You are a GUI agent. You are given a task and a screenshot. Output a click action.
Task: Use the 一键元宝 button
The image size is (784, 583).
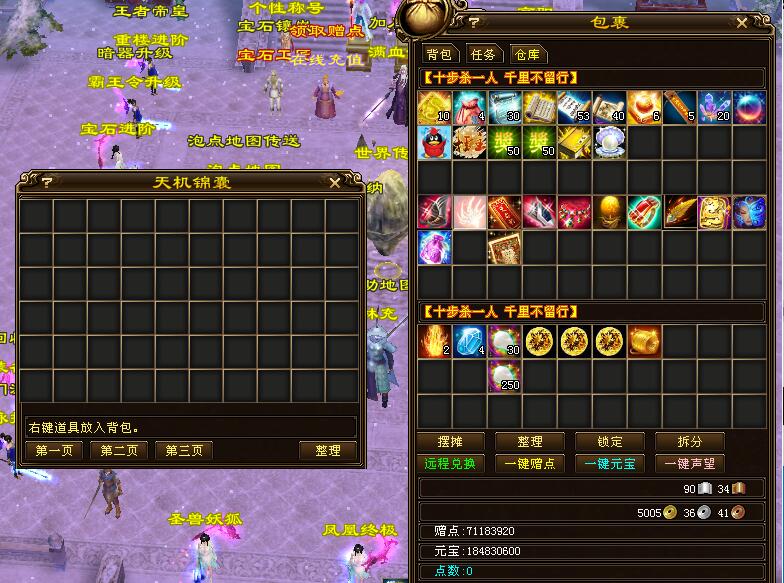[x=610, y=464]
